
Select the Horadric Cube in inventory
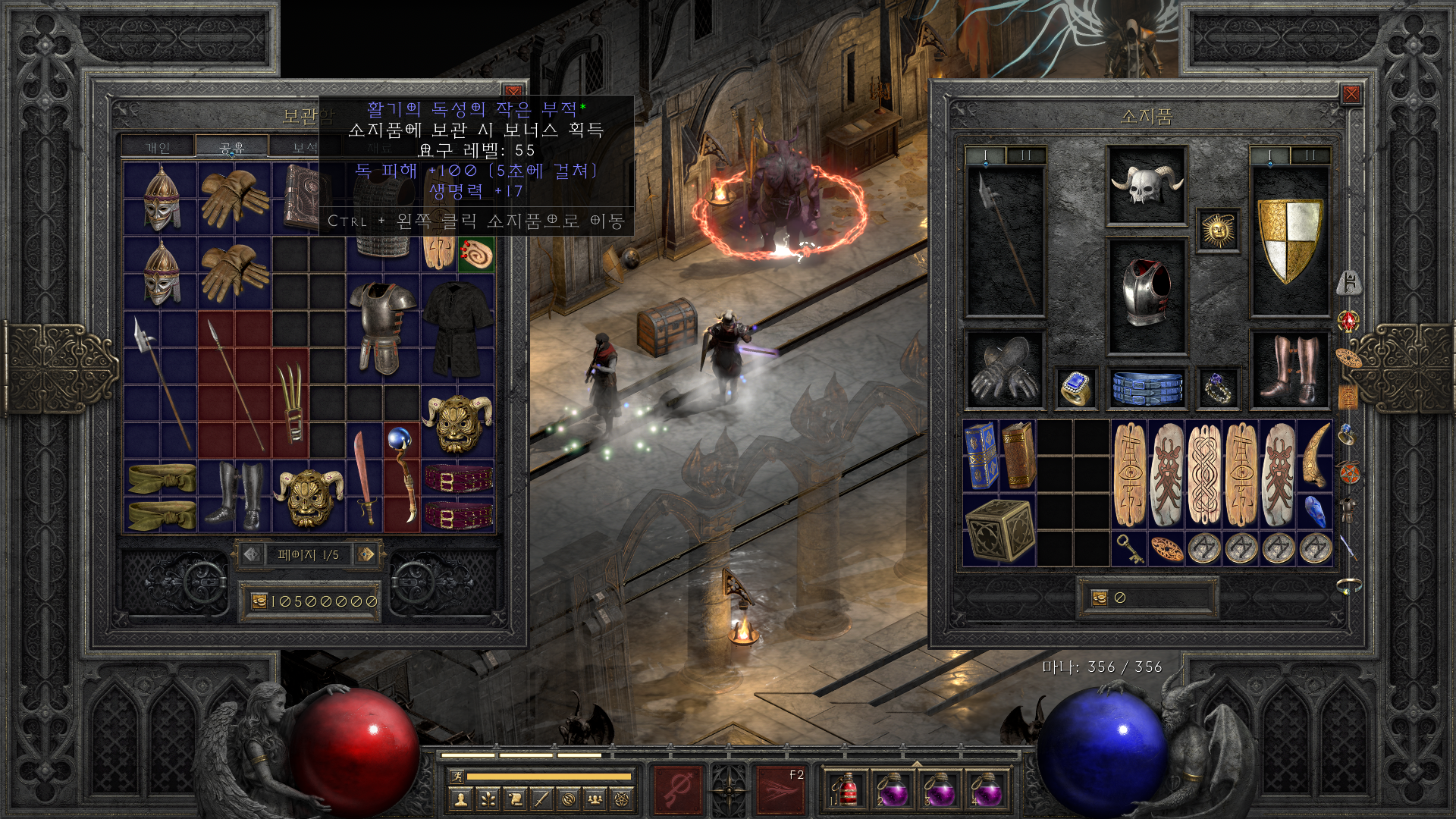click(999, 530)
